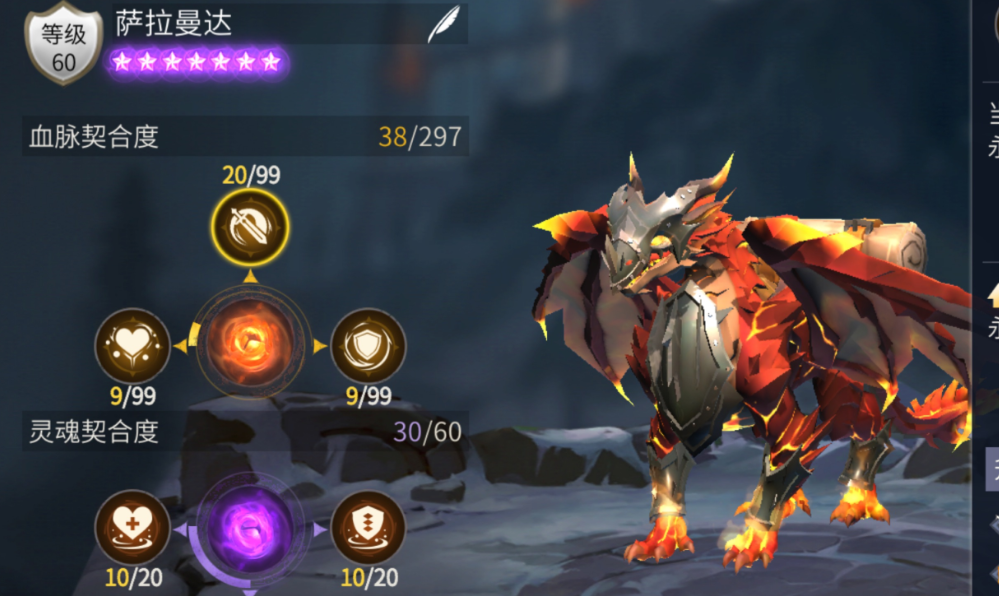Click the feather rename icon beside 萨拉曼达
Viewport: 999px width, 596px height.
tap(443, 24)
